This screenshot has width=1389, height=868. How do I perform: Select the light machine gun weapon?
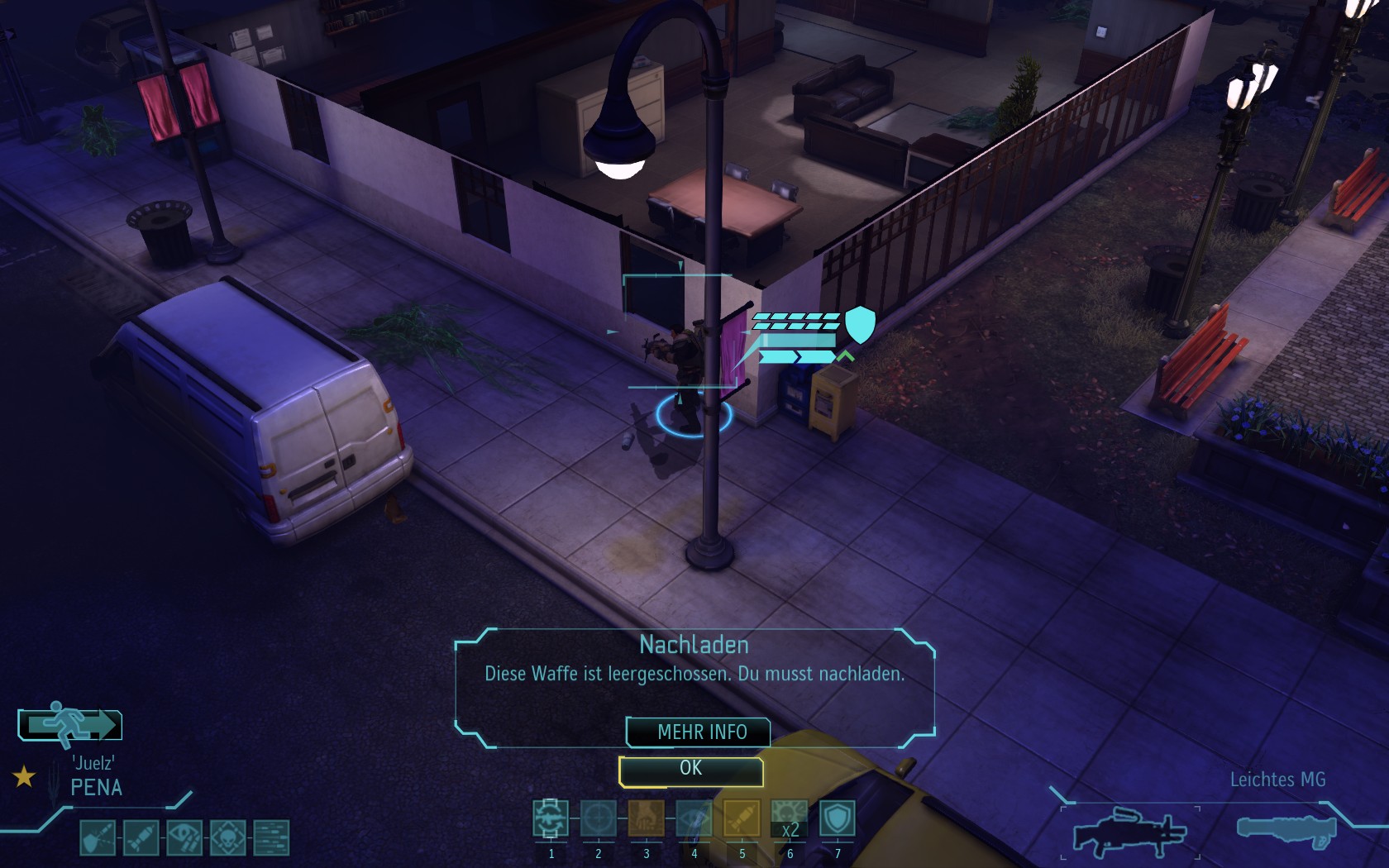click(x=1129, y=831)
